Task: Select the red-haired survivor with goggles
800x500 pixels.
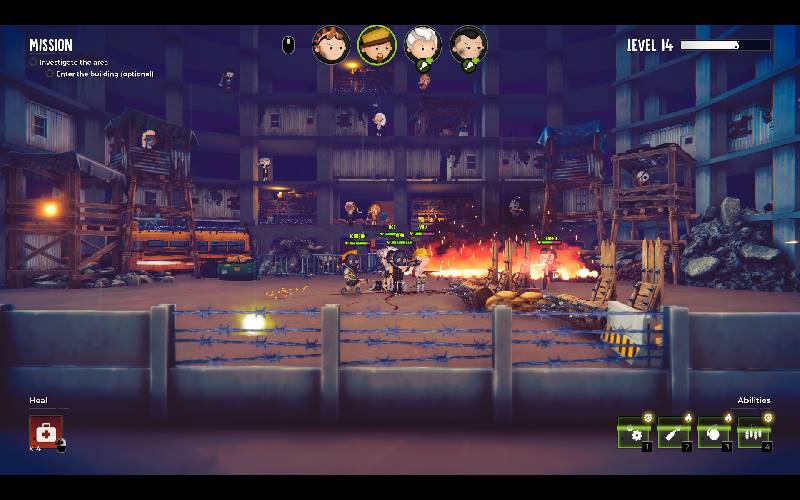Action: (330, 45)
